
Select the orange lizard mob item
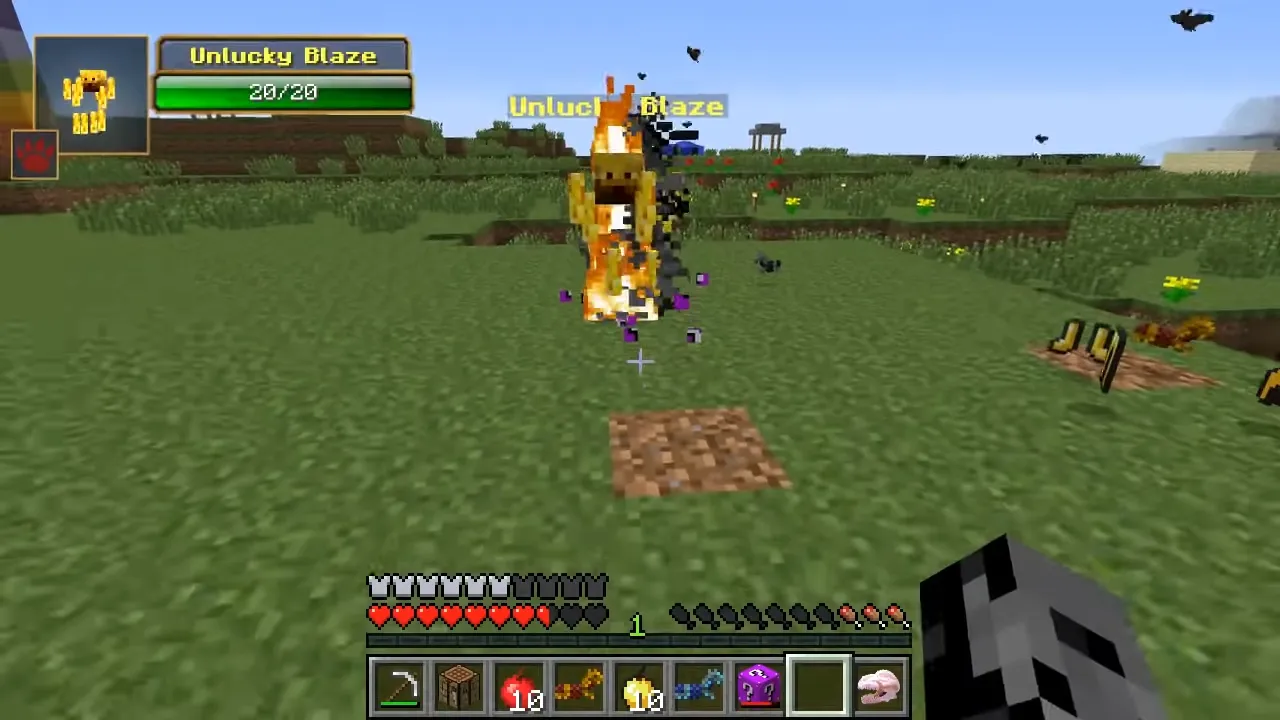point(578,684)
